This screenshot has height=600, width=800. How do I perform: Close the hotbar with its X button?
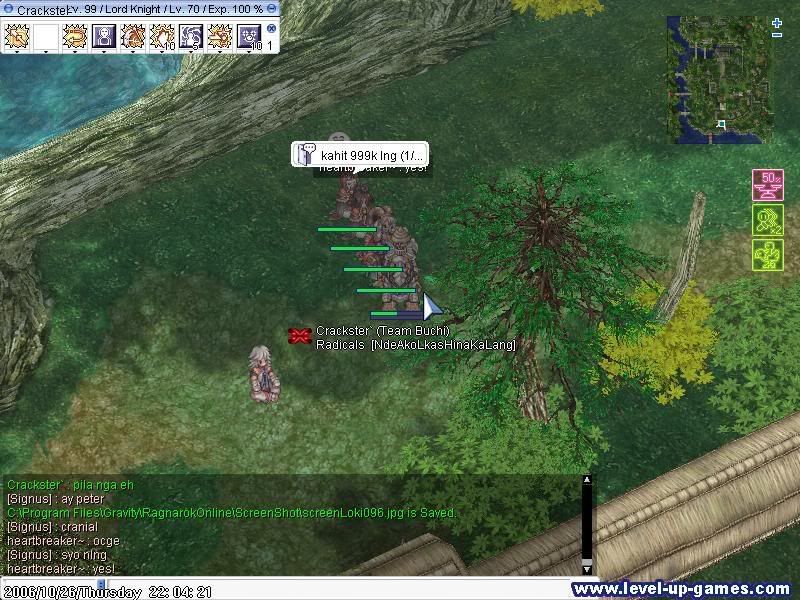(271, 29)
